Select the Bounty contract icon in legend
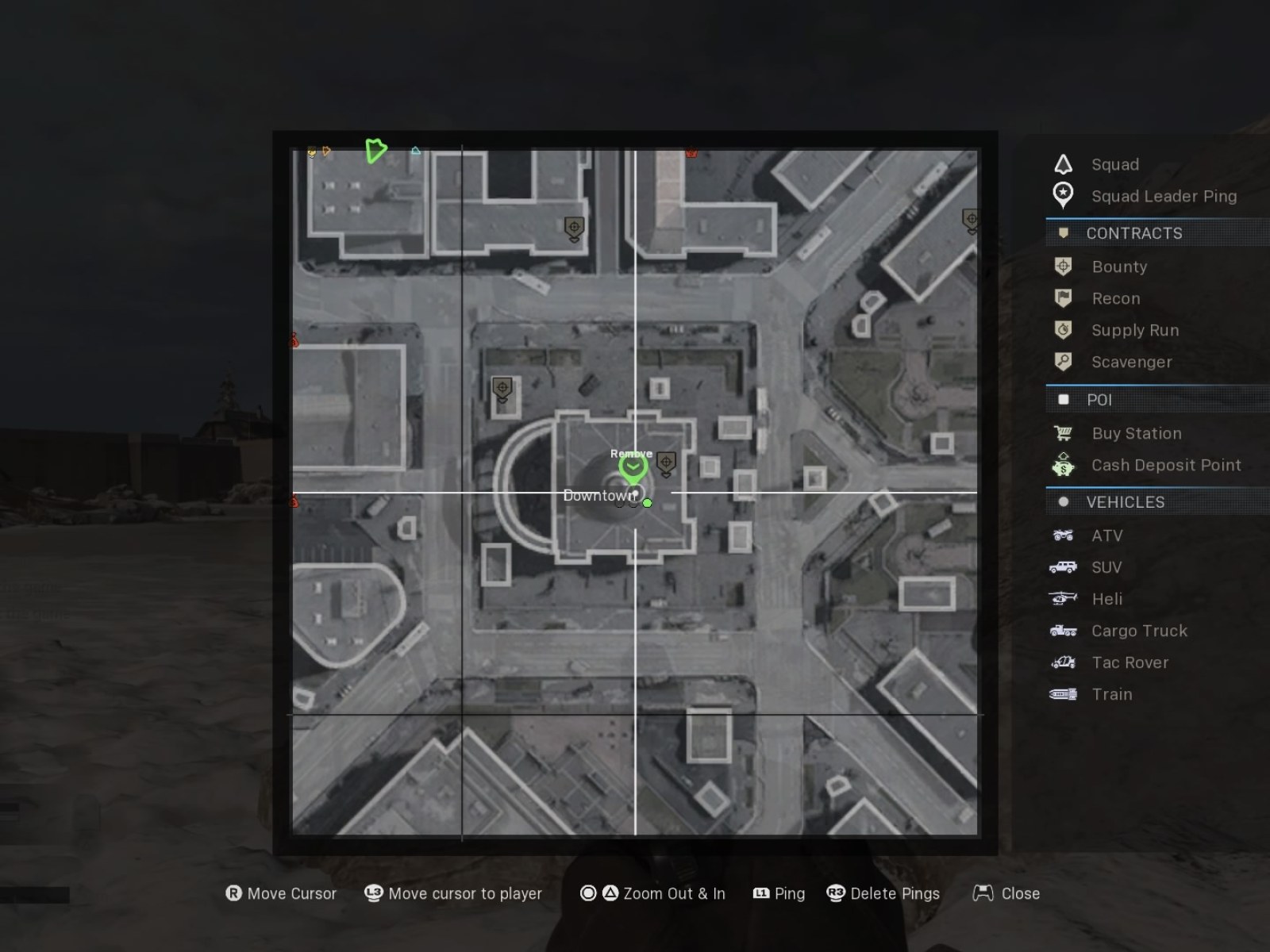This screenshot has width=1270, height=952. [x=1063, y=267]
